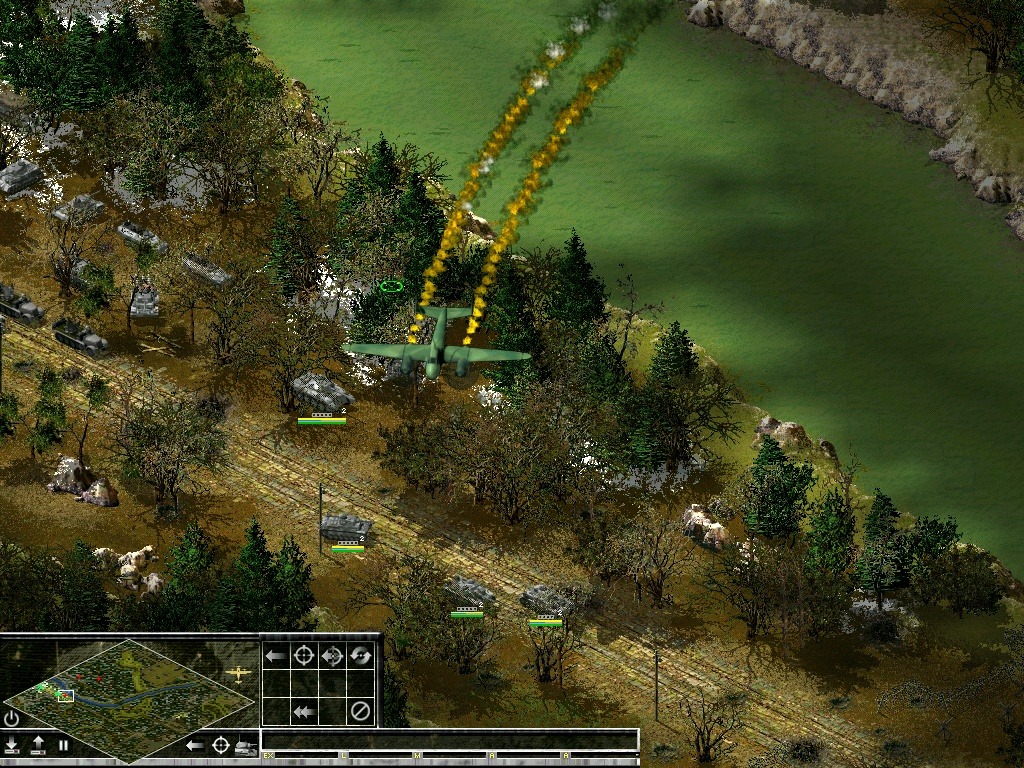Viewport: 1024px width, 768px height.
Task: Choose the arrow-over-crosshair attack-move command
Action: [x=332, y=656]
